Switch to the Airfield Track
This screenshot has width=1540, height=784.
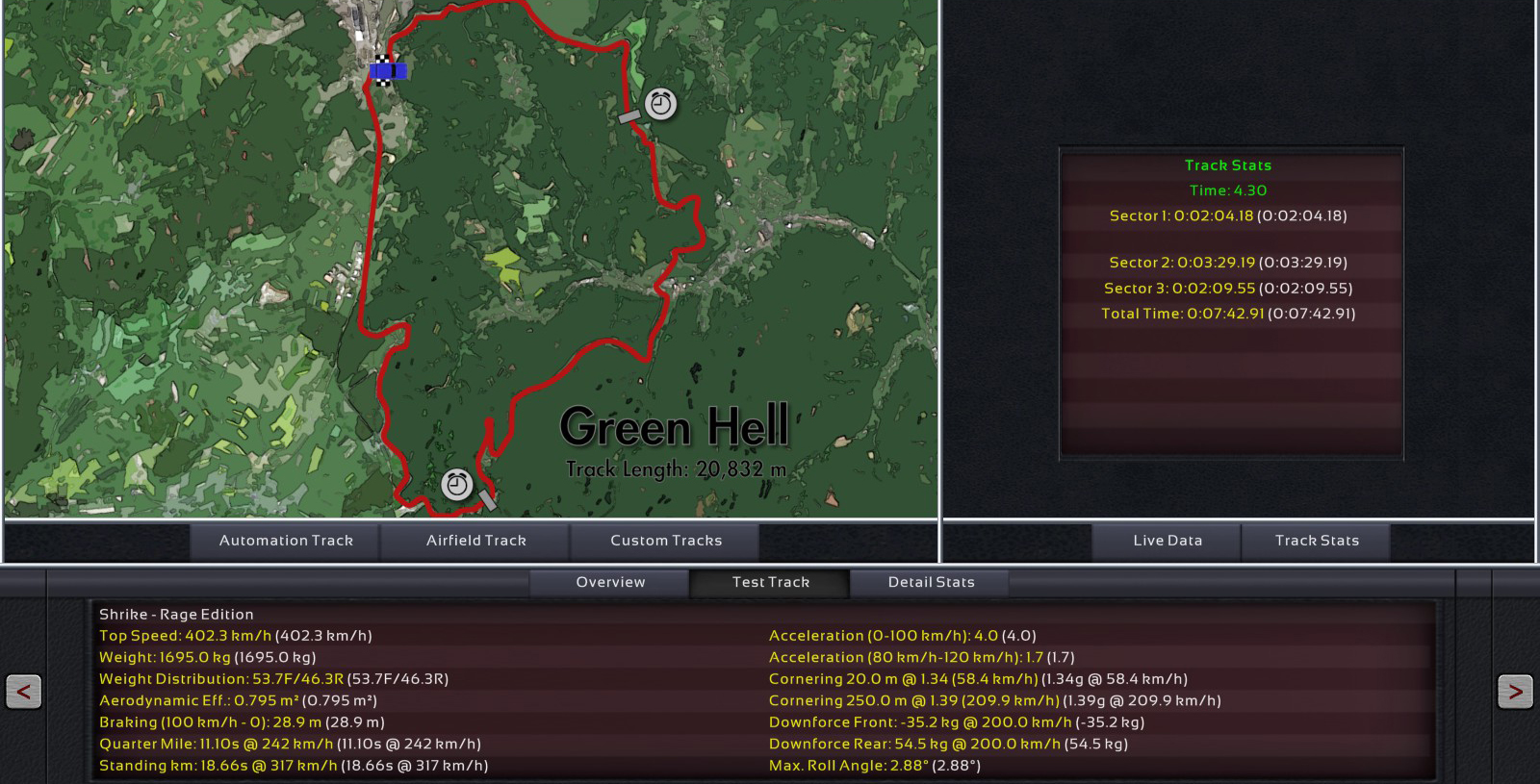tap(475, 541)
